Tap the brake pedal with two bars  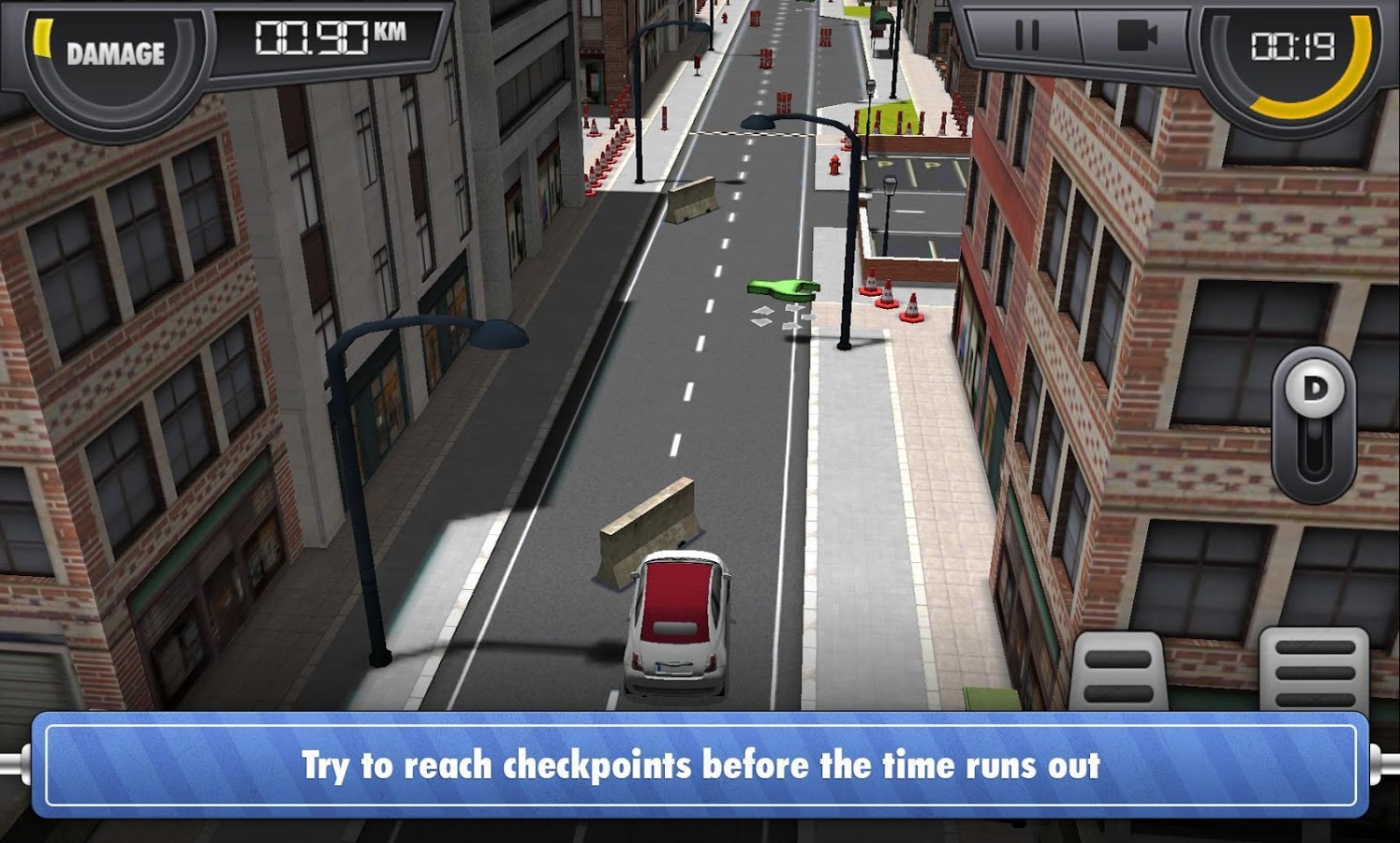point(1118,673)
